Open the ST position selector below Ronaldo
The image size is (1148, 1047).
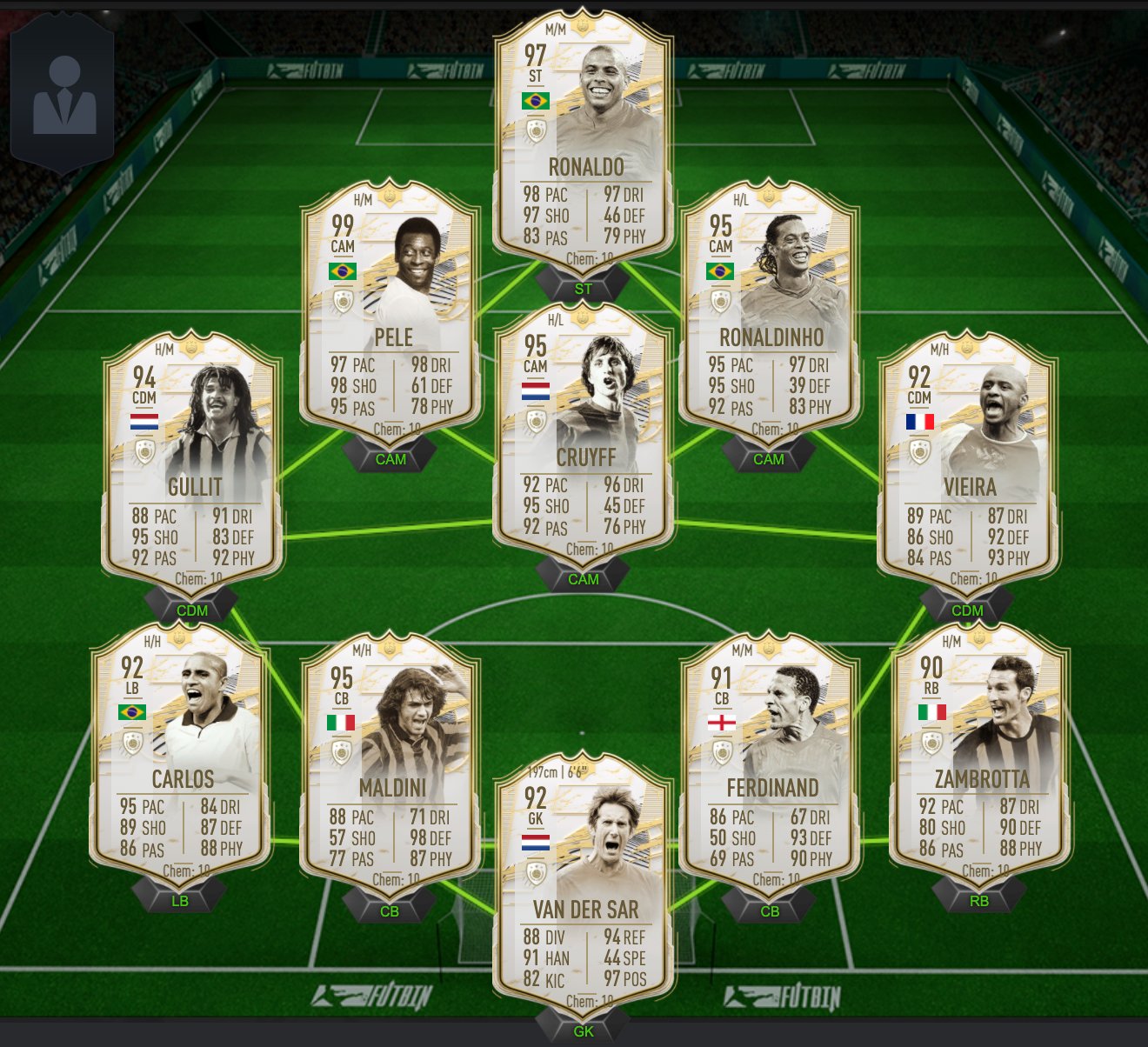pyautogui.click(x=582, y=288)
